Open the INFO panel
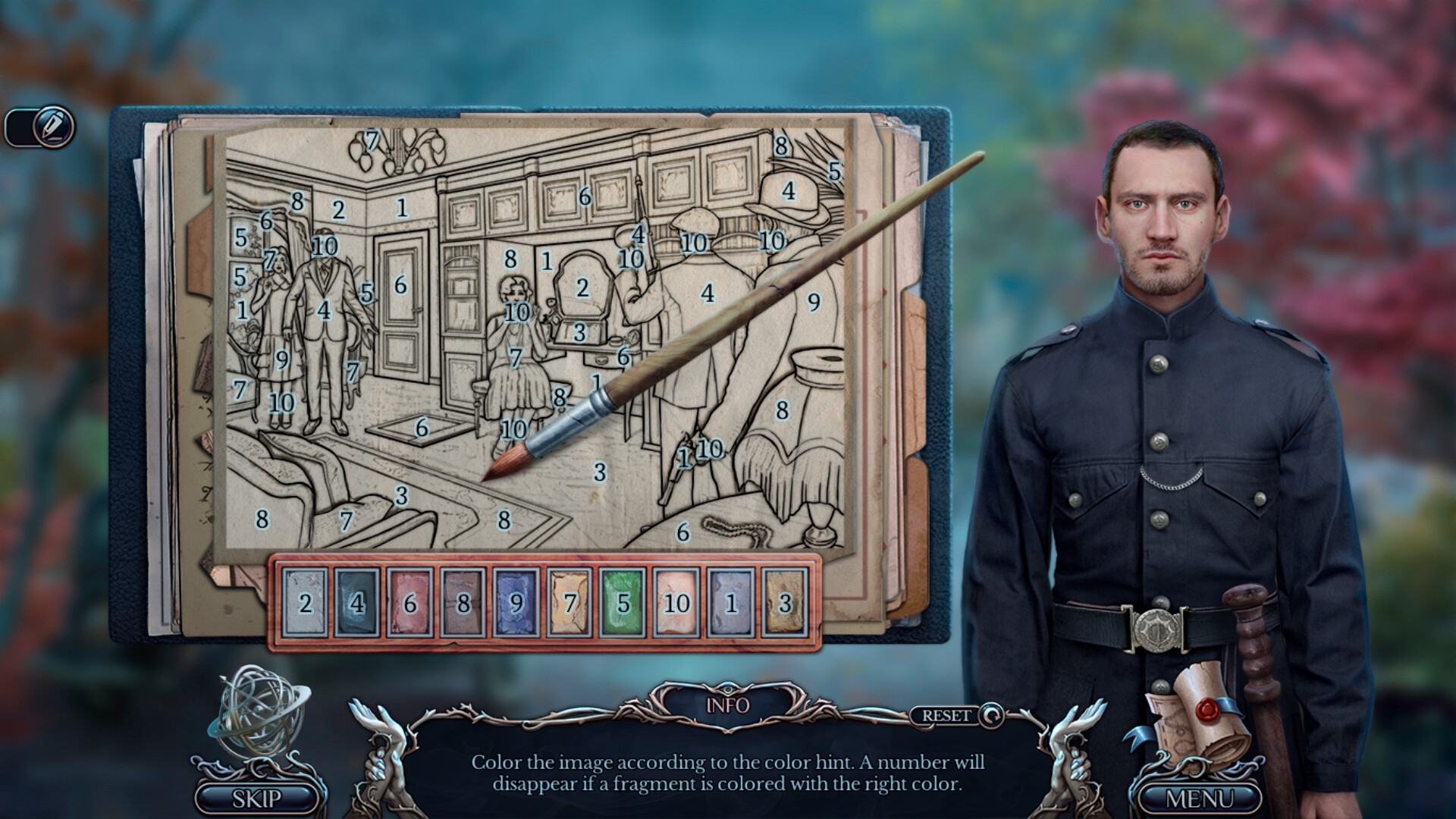The image size is (1456, 819). pos(730,705)
